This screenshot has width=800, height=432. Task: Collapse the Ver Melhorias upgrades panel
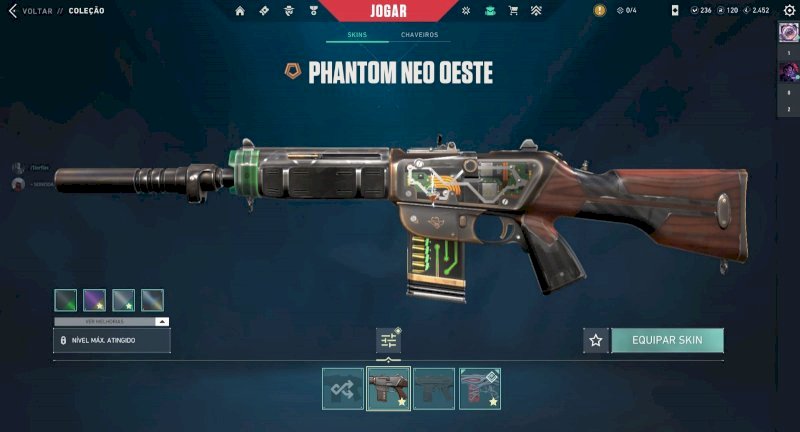click(162, 322)
